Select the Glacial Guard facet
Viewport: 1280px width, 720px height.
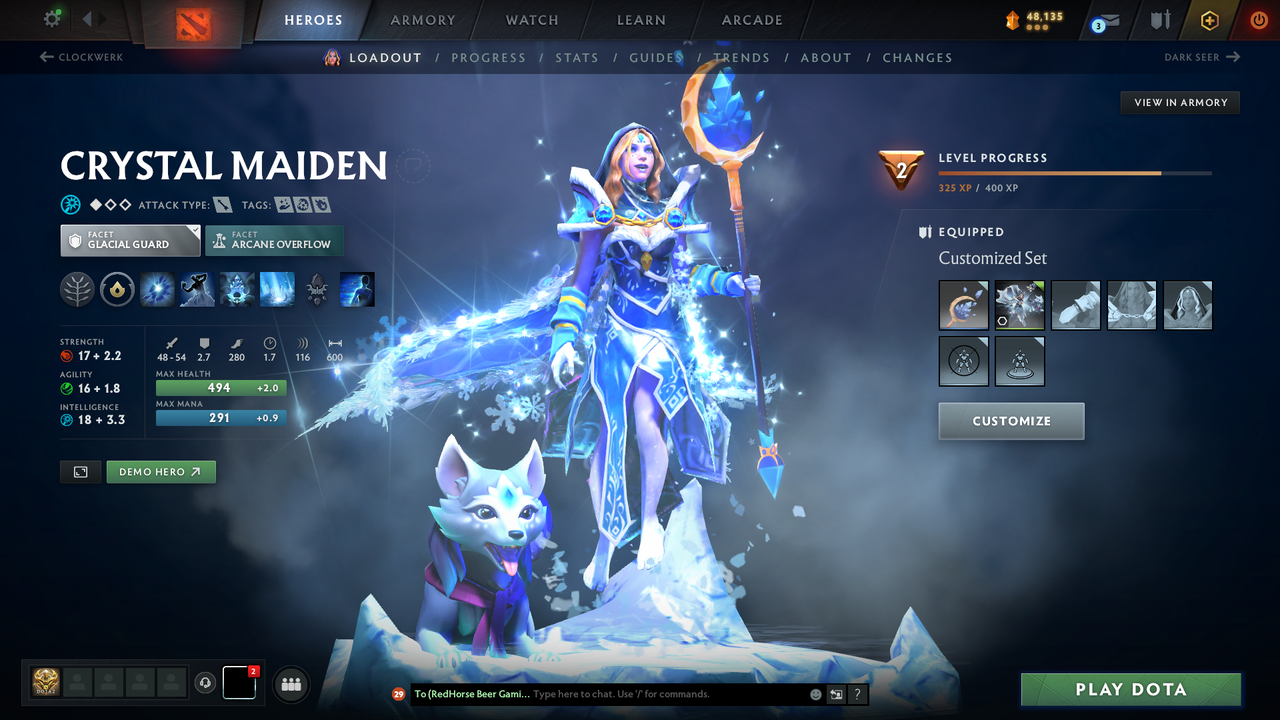pyautogui.click(x=130, y=240)
